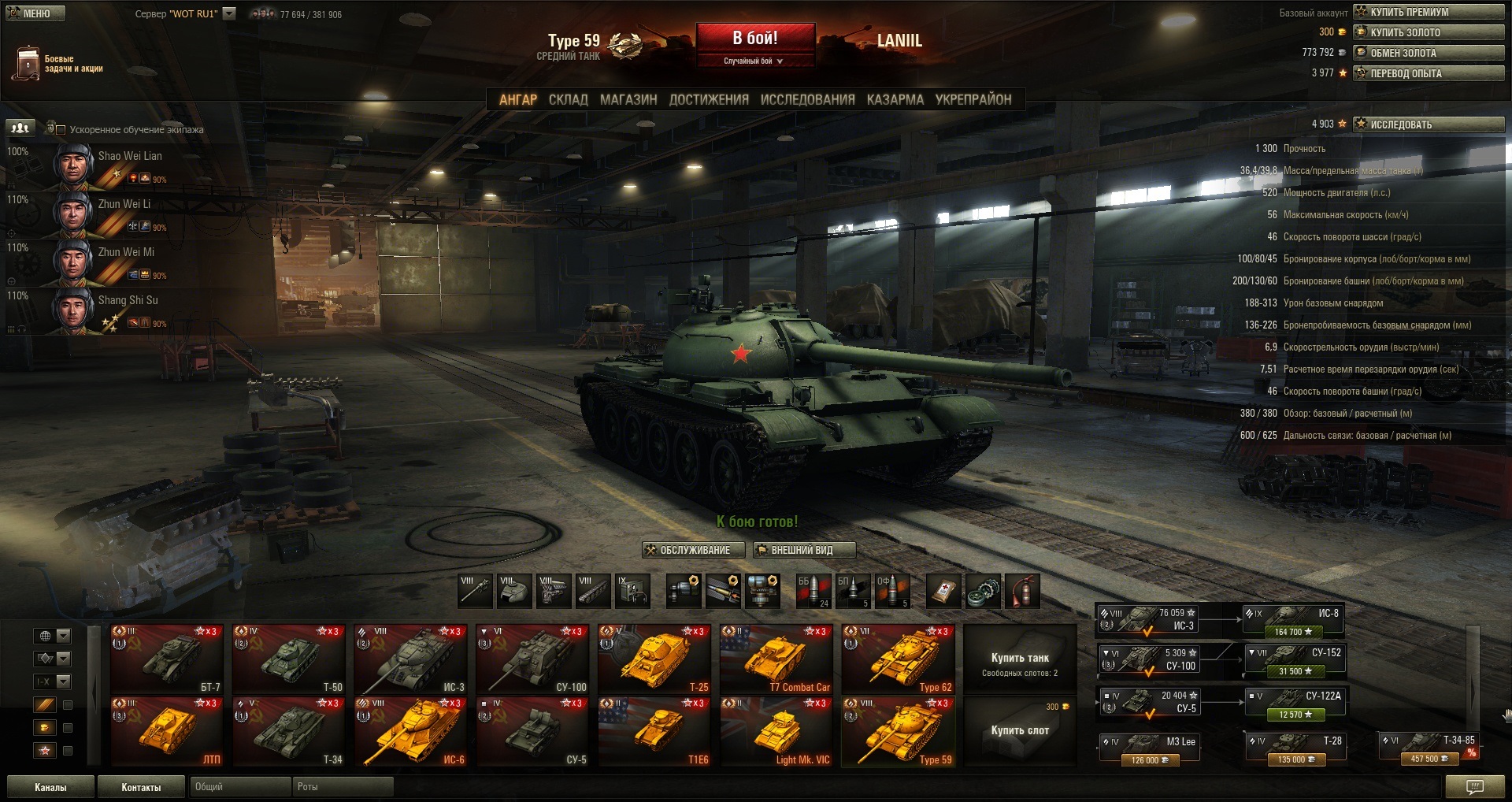
Task: Go to the ДОСТИЖЕНИЯ tab
Action: coord(708,100)
